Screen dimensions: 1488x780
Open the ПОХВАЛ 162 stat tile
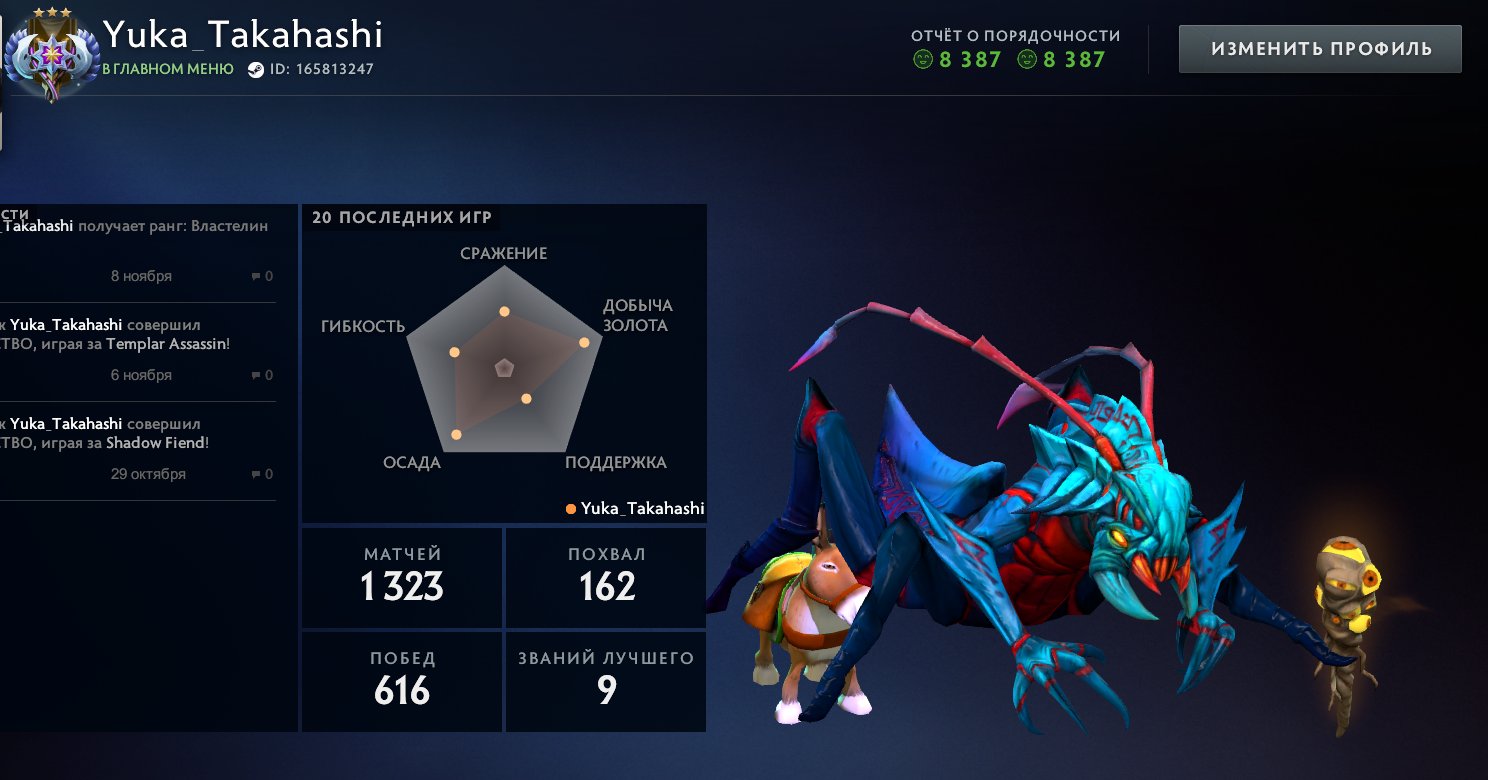point(605,577)
